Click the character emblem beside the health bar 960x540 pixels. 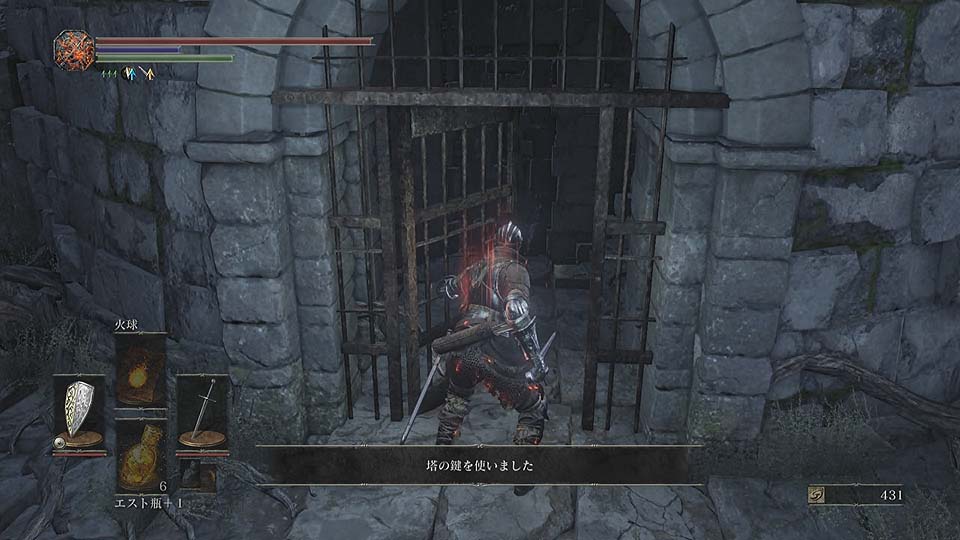pyautogui.click(x=74, y=49)
